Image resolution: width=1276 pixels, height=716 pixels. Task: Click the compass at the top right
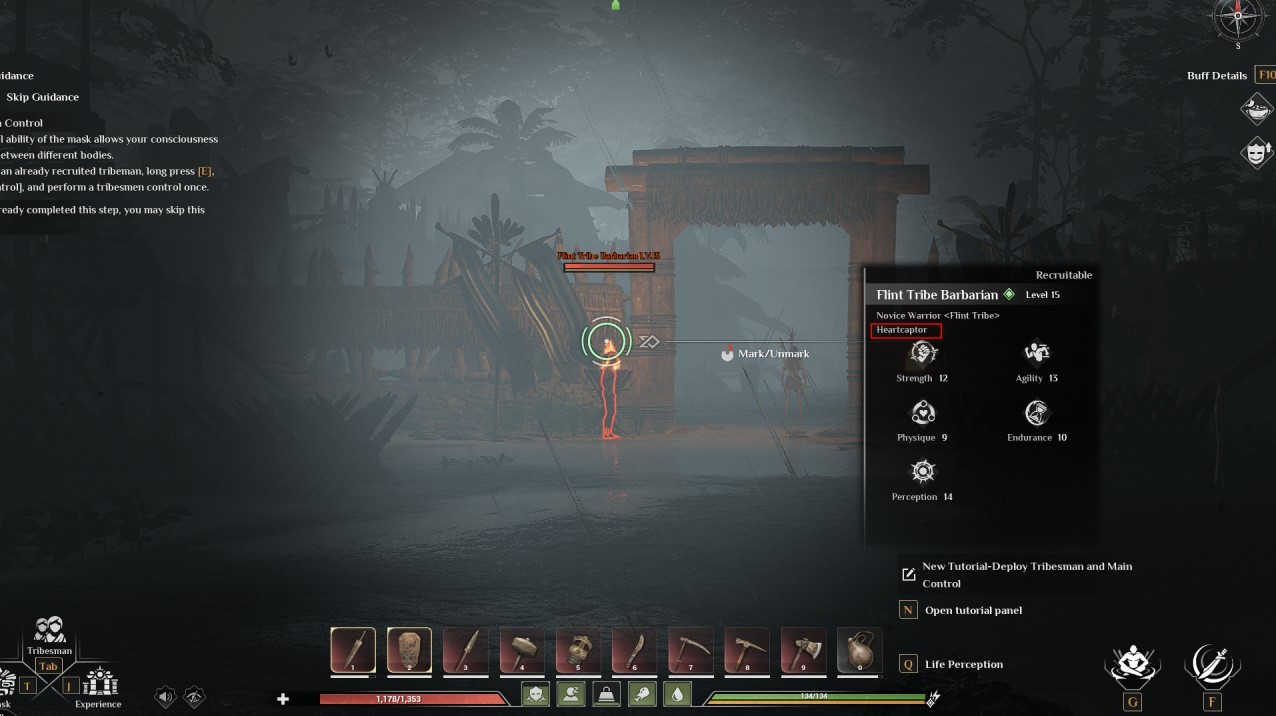coord(1238,19)
